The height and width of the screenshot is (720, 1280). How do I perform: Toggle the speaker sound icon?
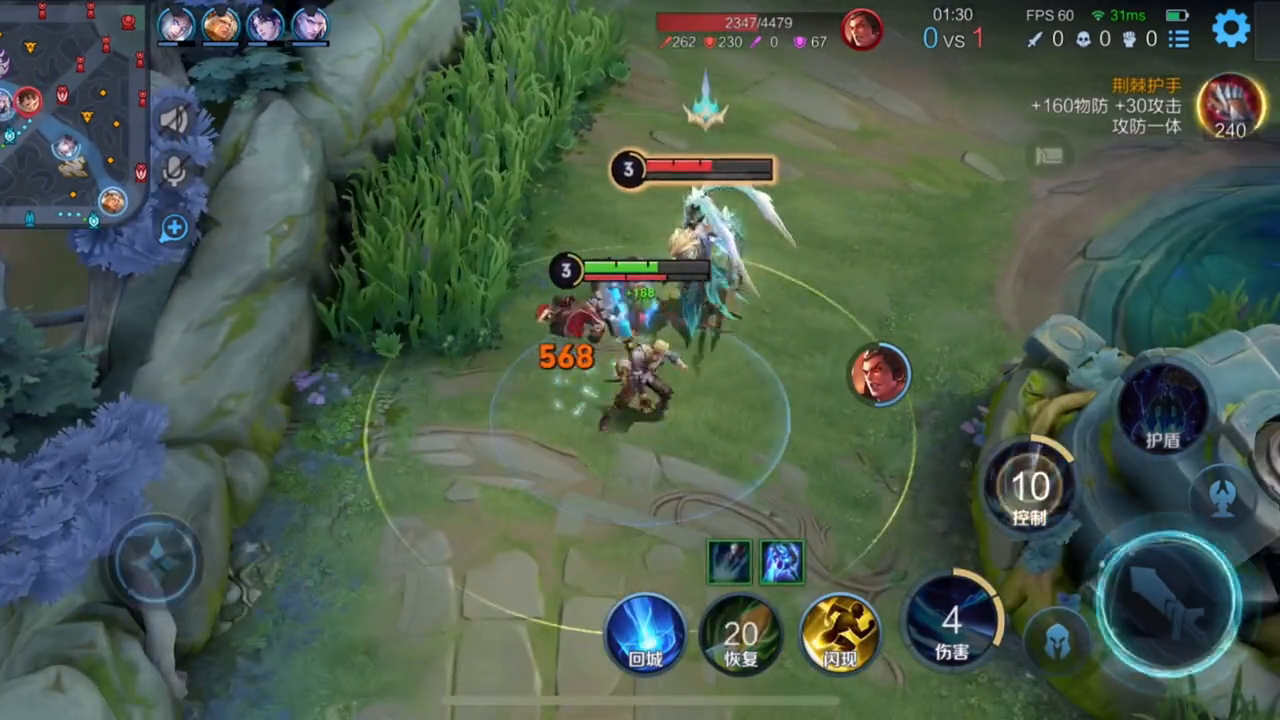click(175, 120)
